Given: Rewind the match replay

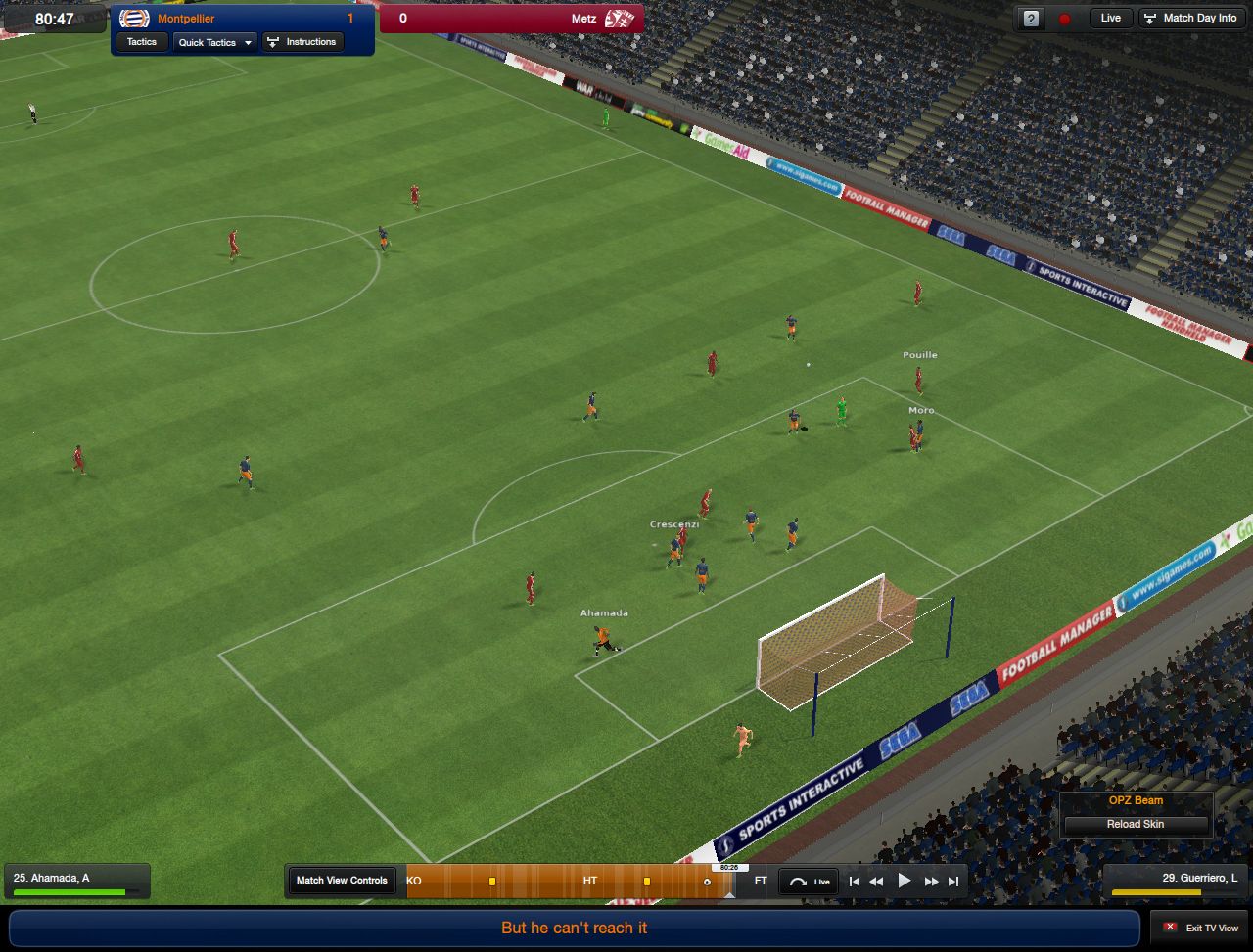Looking at the screenshot, I should click(876, 882).
